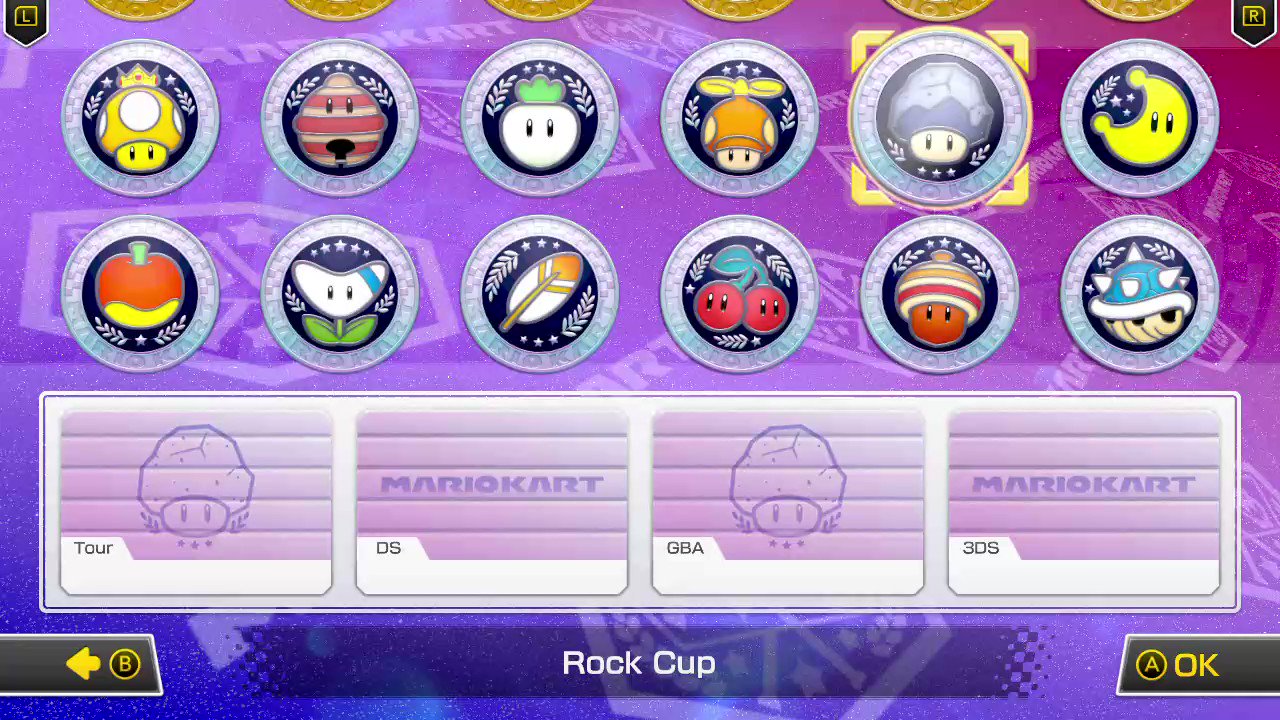Confirm selection with the OK button
The image size is (1280, 720).
pyautogui.click(x=1180, y=664)
